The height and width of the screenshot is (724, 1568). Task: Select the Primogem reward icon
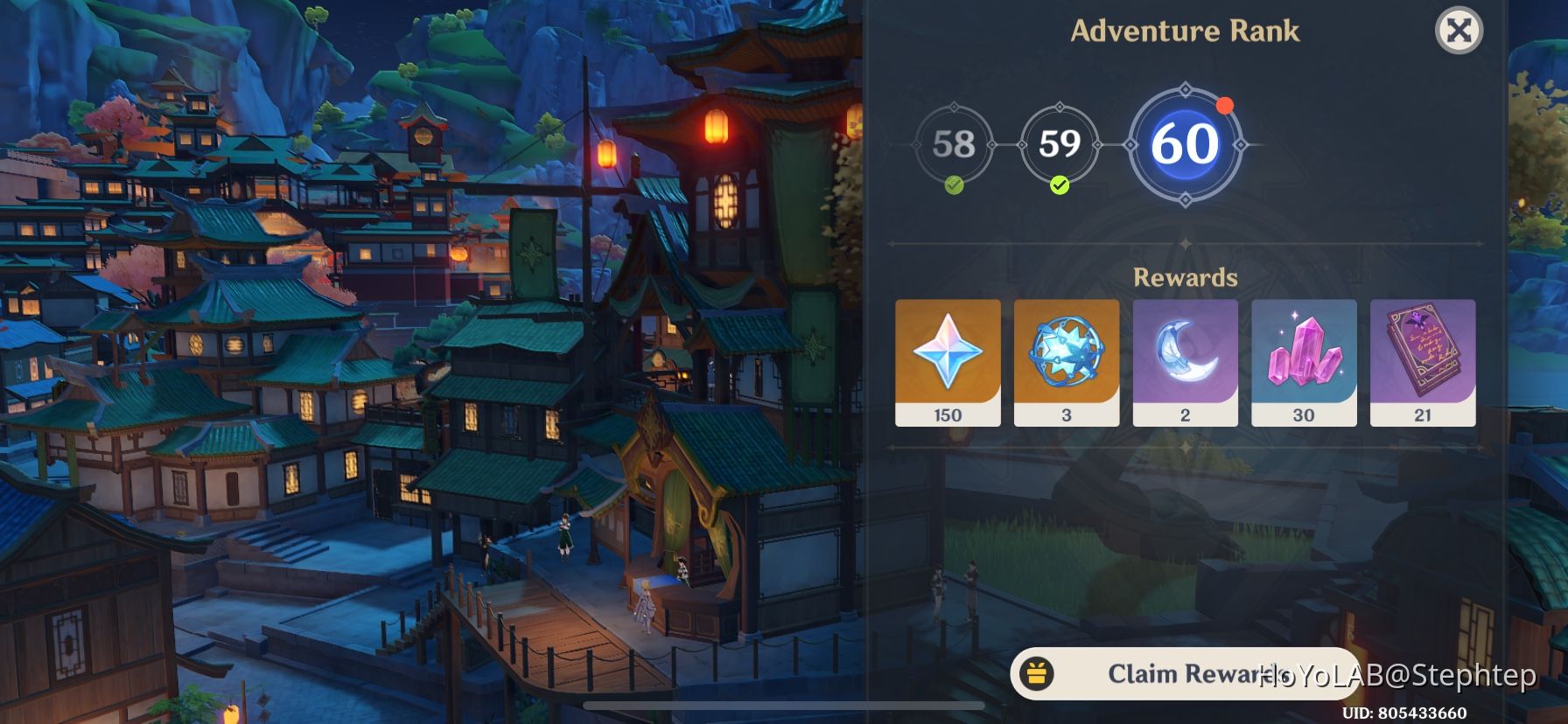click(948, 352)
